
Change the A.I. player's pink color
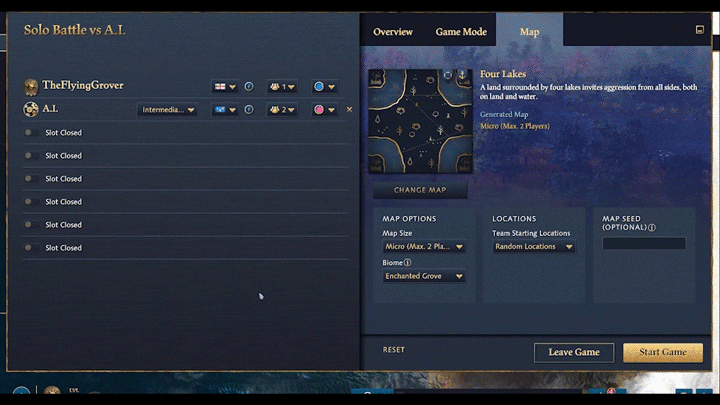324,110
